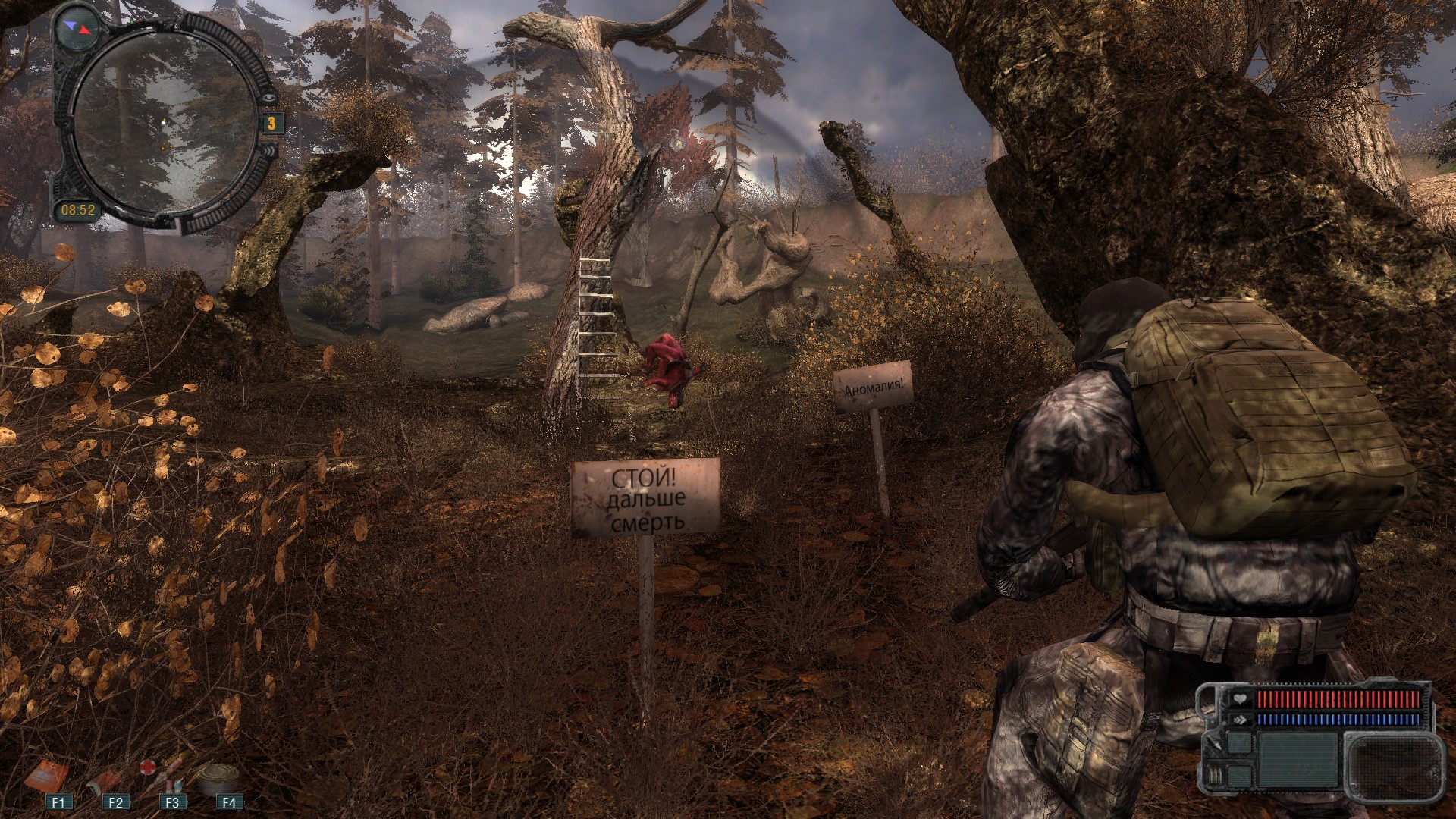Click the bullets ammo type icon
This screenshot has height=819, width=1456.
point(1217,776)
